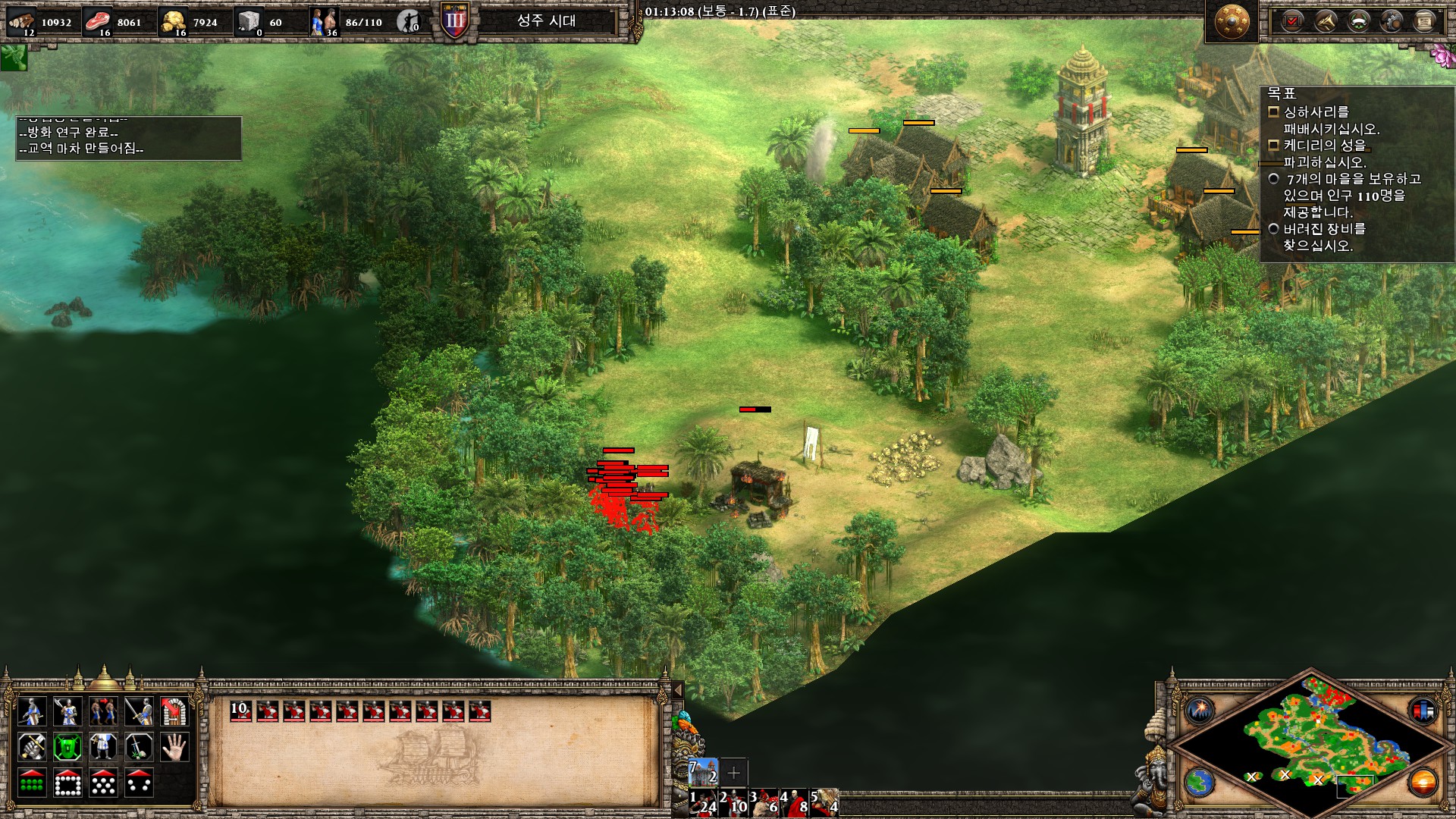Select building control group 7
This screenshot has width=1456, height=819.
coord(703,773)
